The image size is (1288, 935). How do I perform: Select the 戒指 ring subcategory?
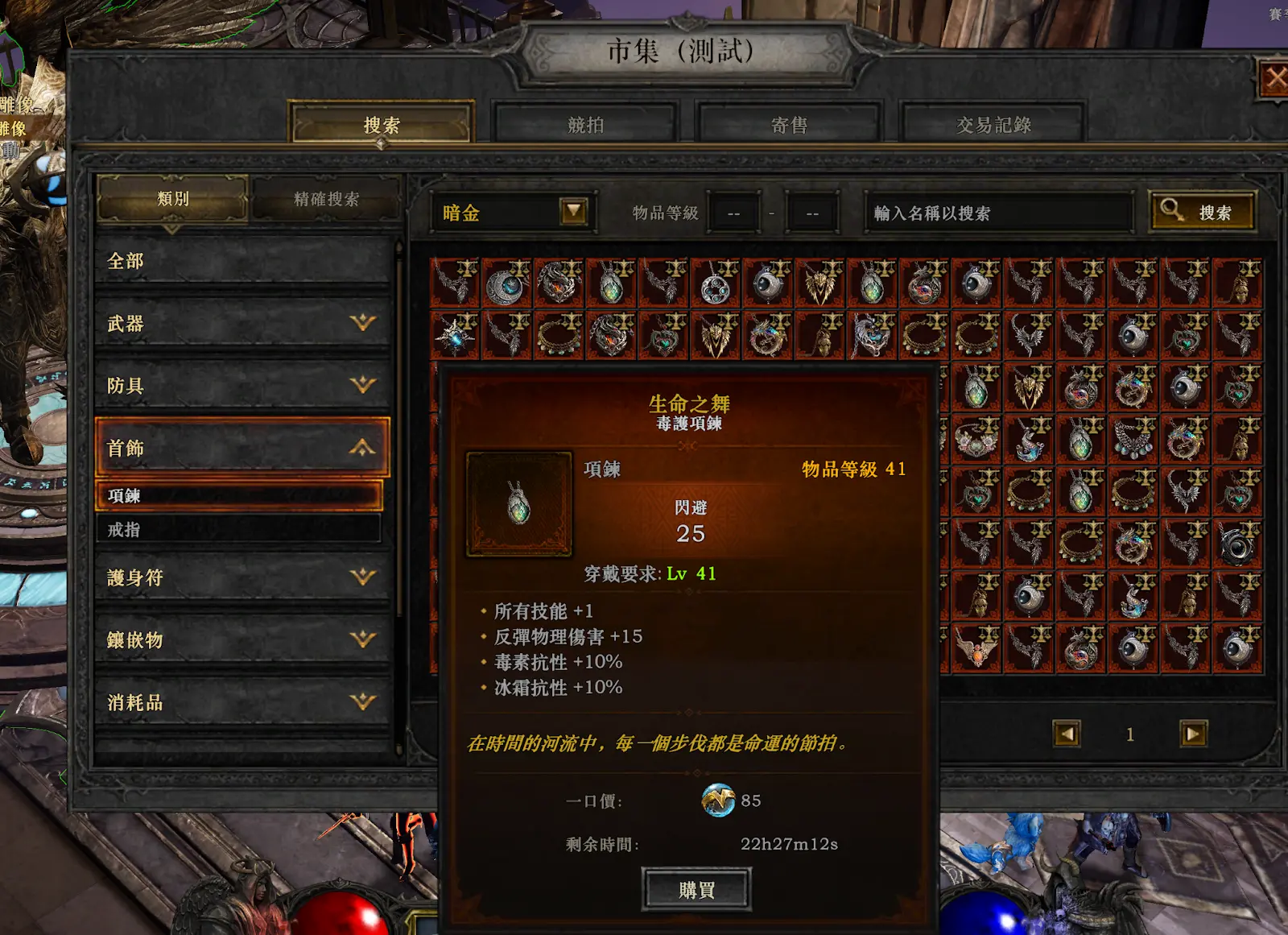click(238, 529)
